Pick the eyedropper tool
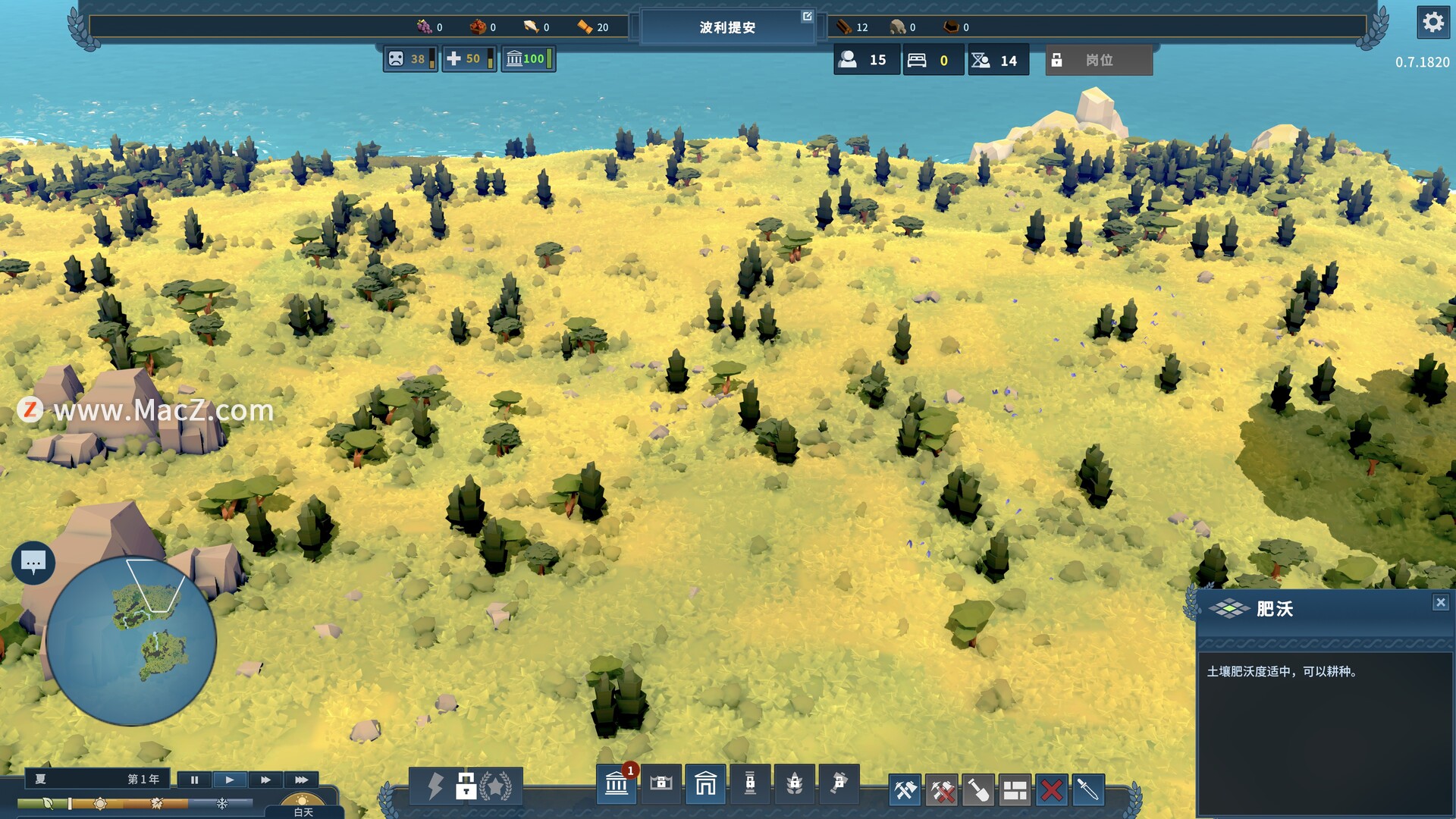1456x819 pixels. pos(1087,791)
